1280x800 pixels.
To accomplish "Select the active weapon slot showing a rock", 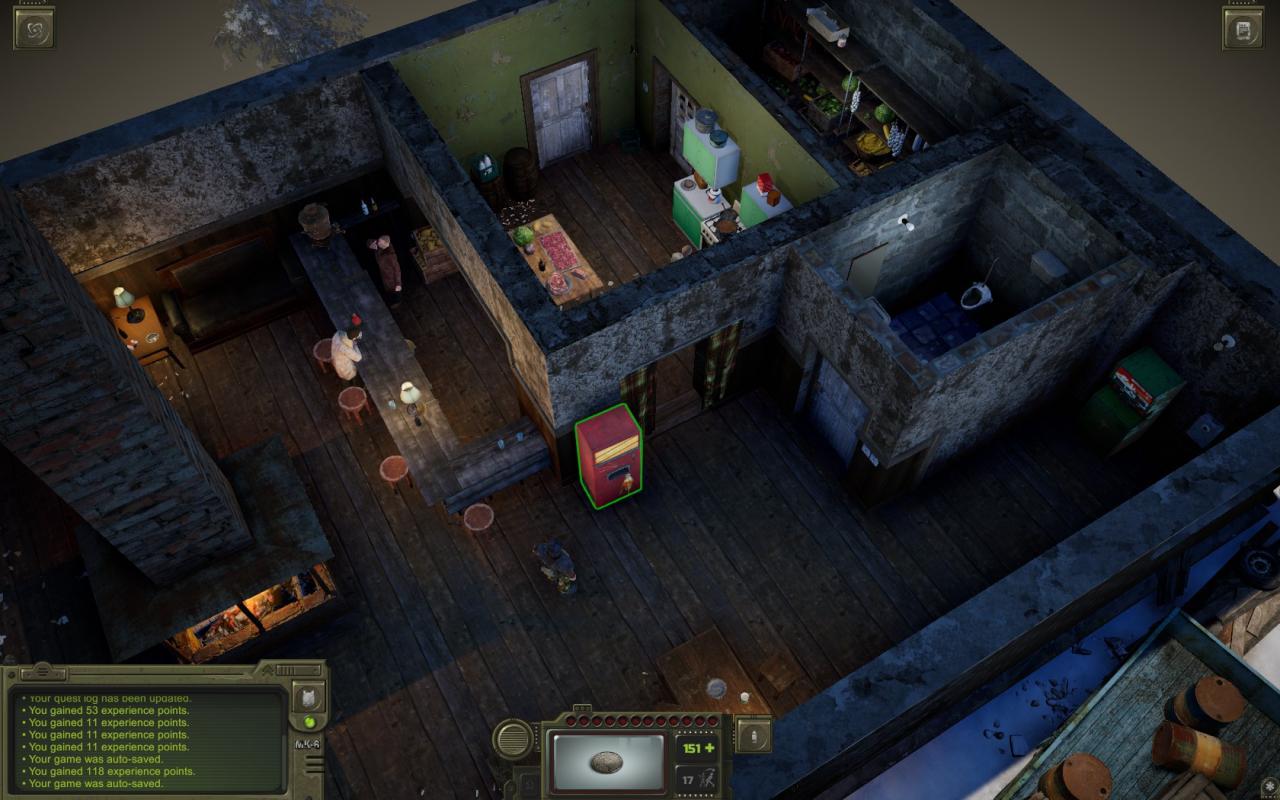I will (x=607, y=762).
